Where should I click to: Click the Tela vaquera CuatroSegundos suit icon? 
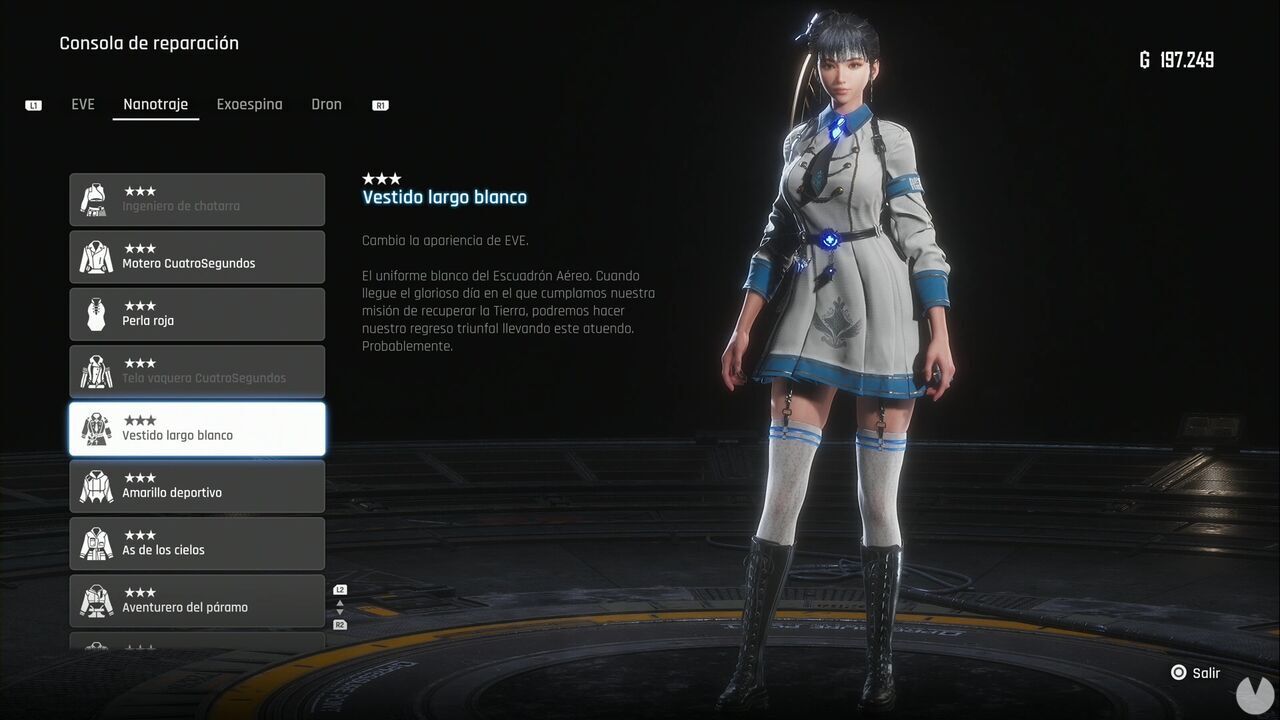95,371
